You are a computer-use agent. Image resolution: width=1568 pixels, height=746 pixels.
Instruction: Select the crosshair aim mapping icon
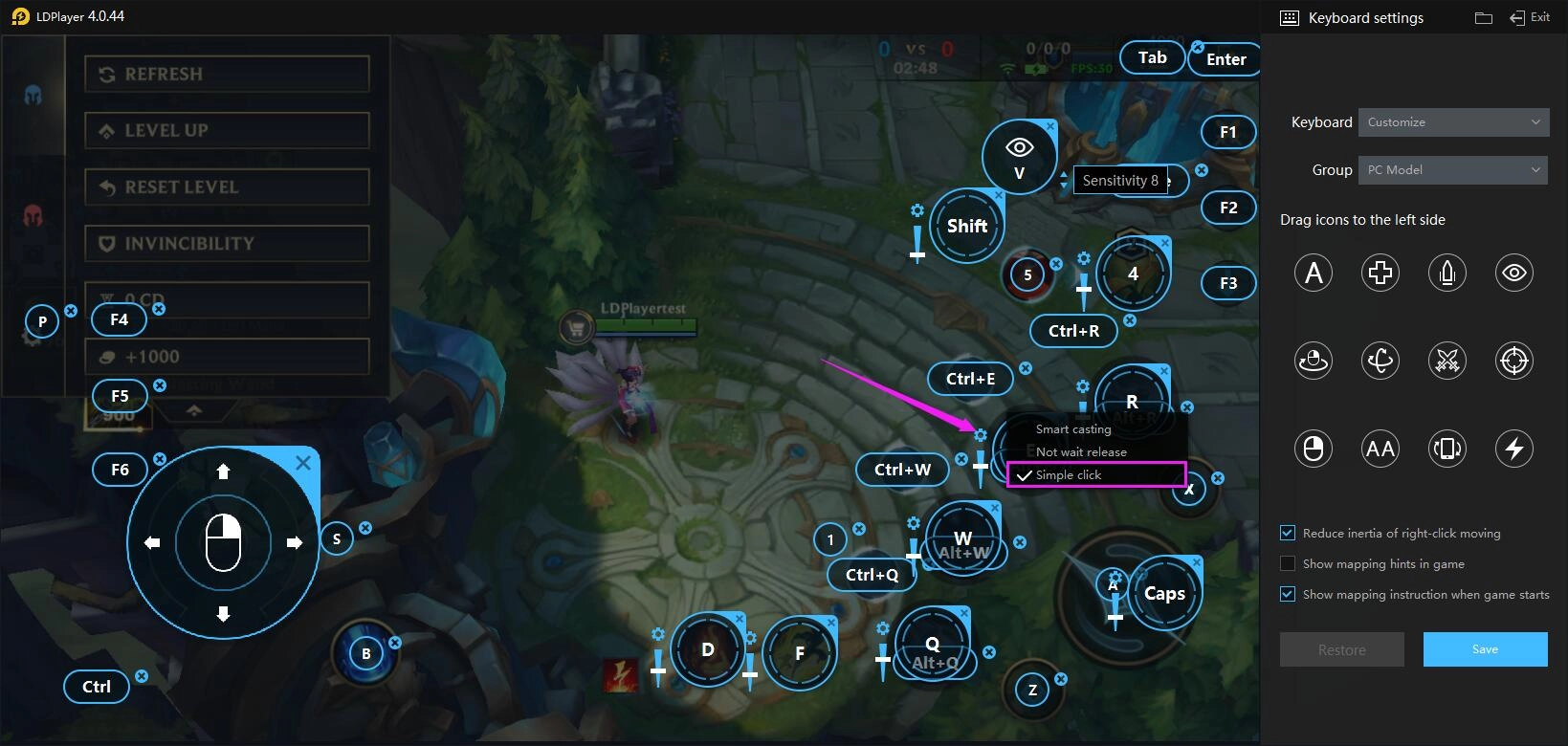click(x=1513, y=361)
